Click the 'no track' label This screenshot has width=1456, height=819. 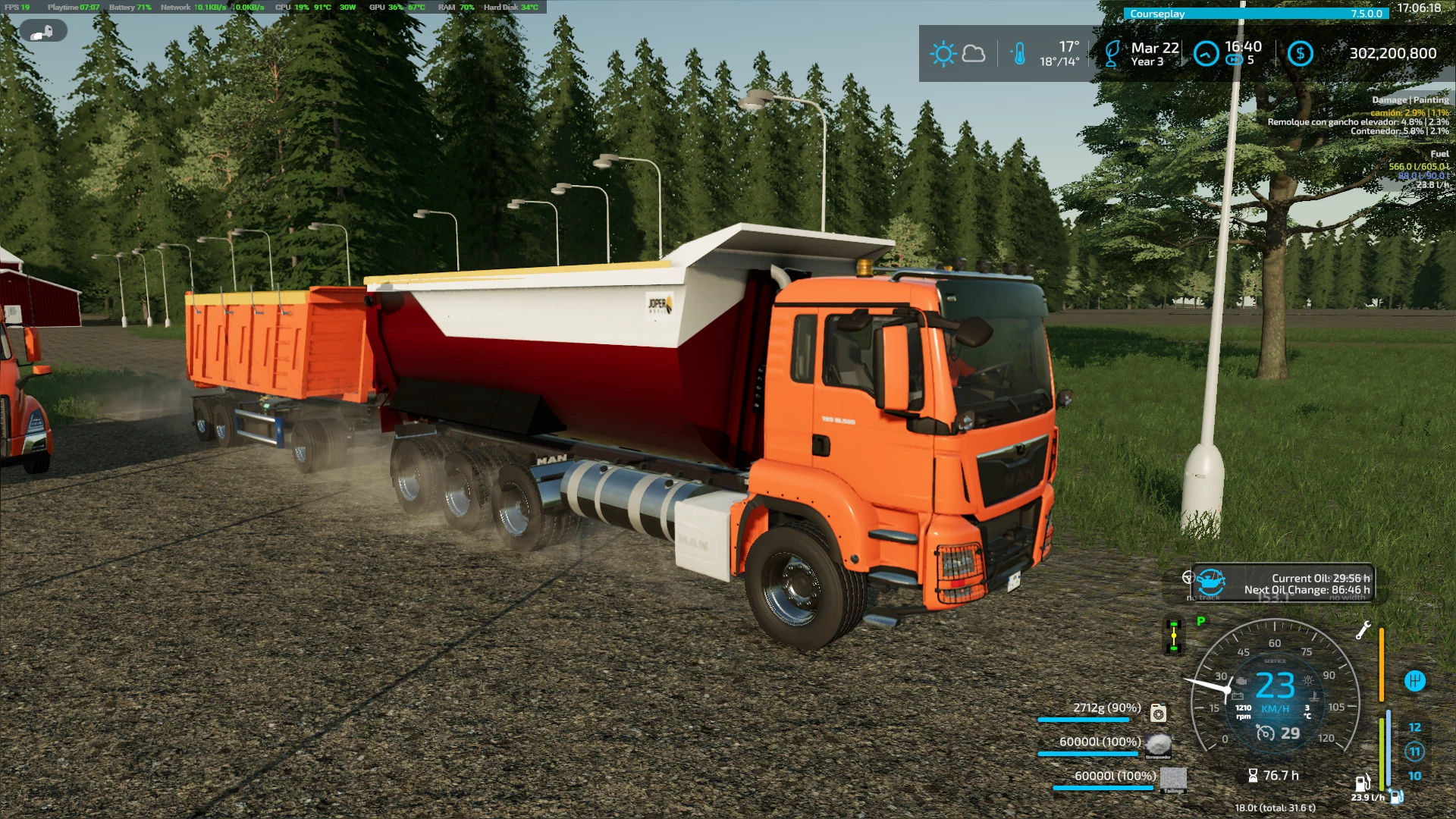(x=1203, y=598)
